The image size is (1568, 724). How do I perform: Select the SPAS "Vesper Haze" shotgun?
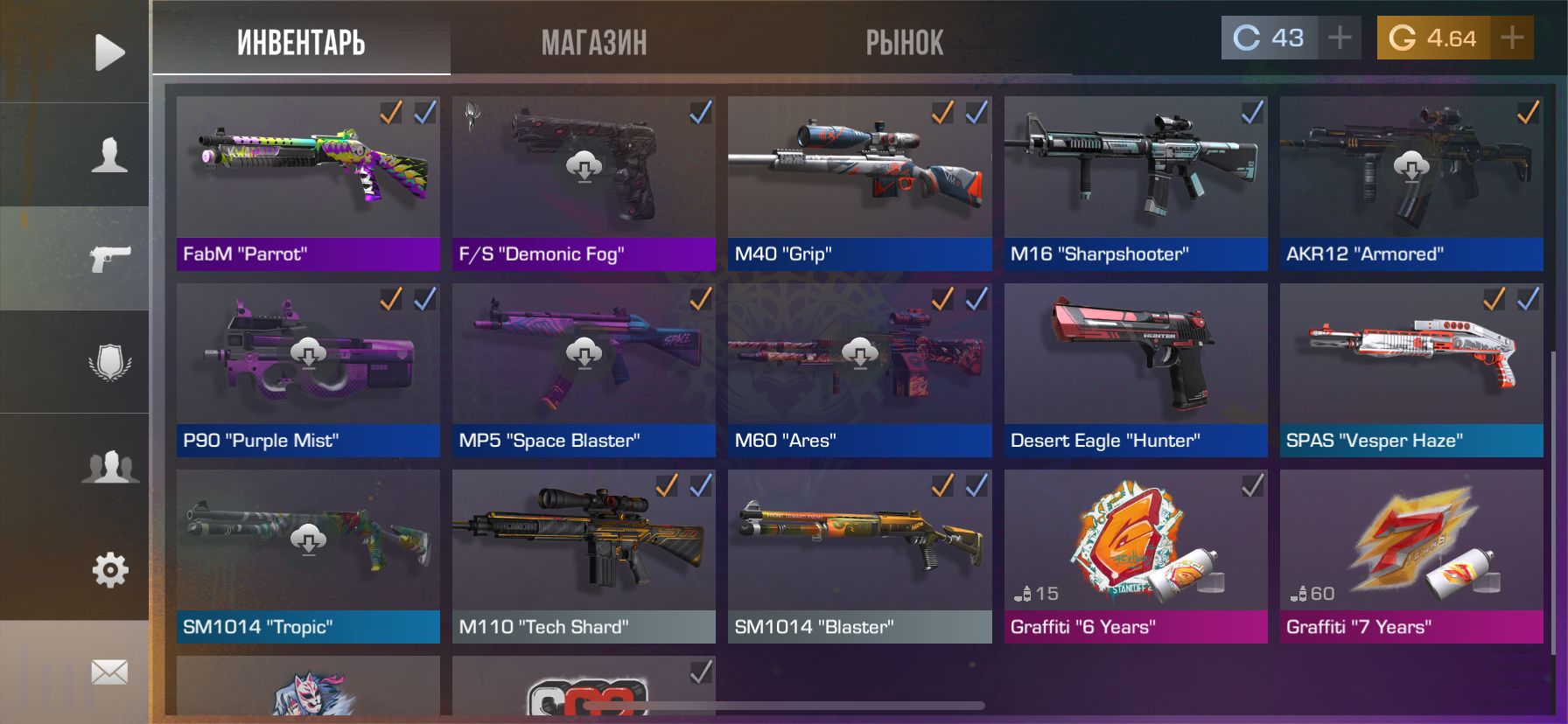coord(1410,370)
